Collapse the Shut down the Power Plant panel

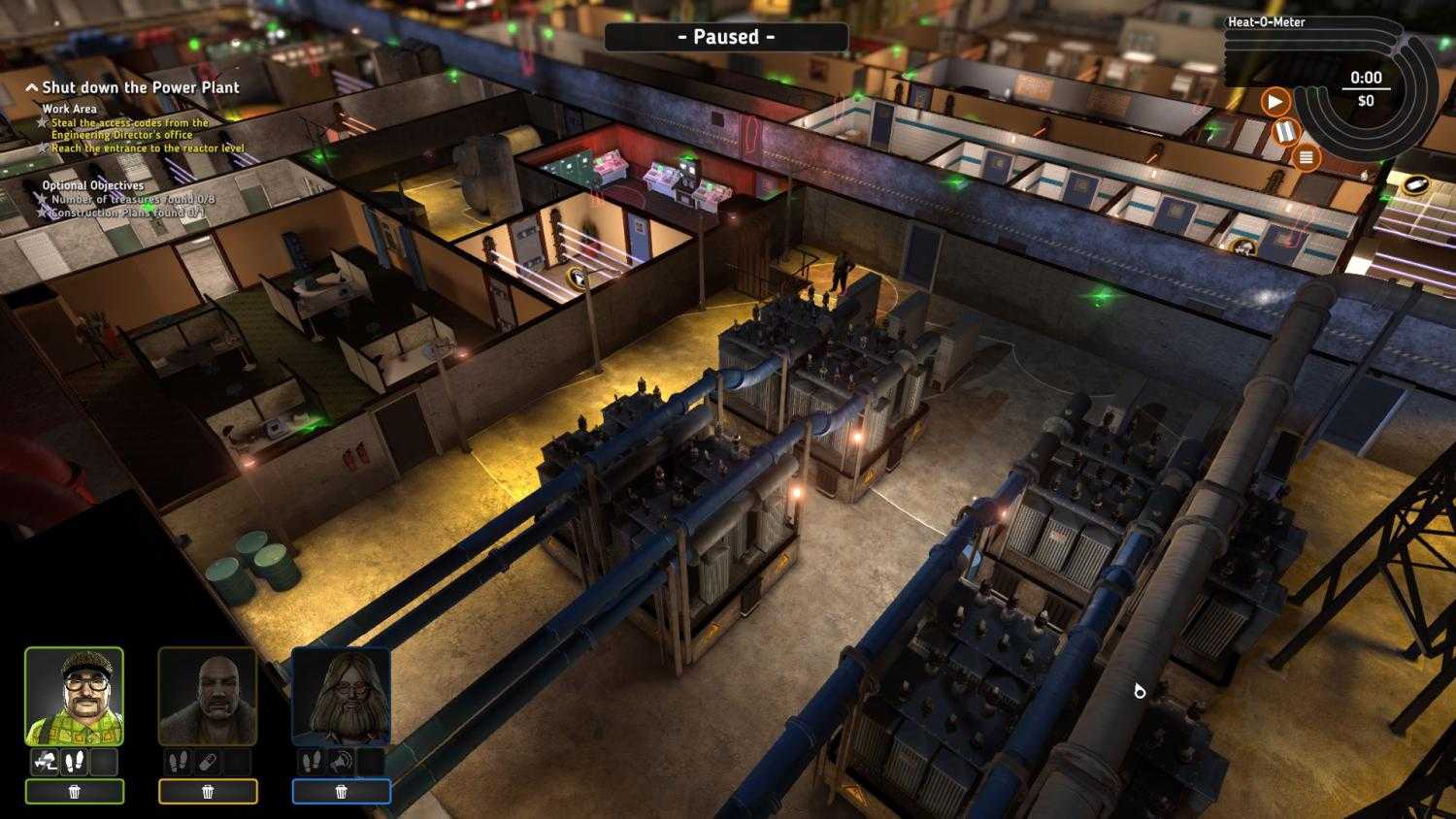point(29,87)
